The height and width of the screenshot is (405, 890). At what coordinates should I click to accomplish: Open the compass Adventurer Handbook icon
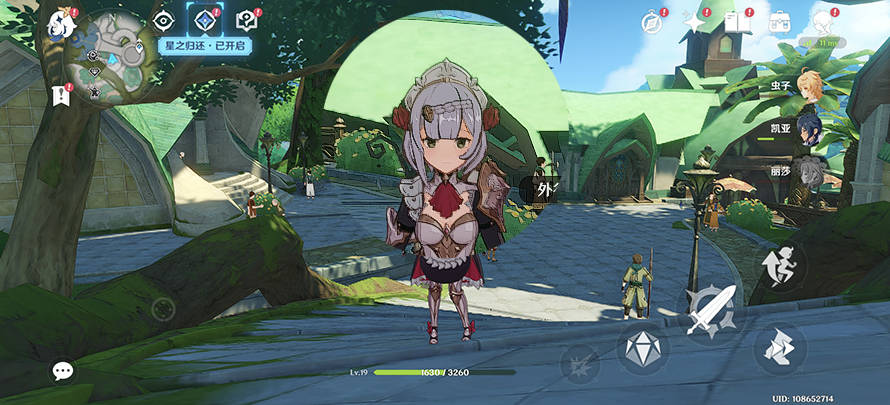click(x=652, y=22)
